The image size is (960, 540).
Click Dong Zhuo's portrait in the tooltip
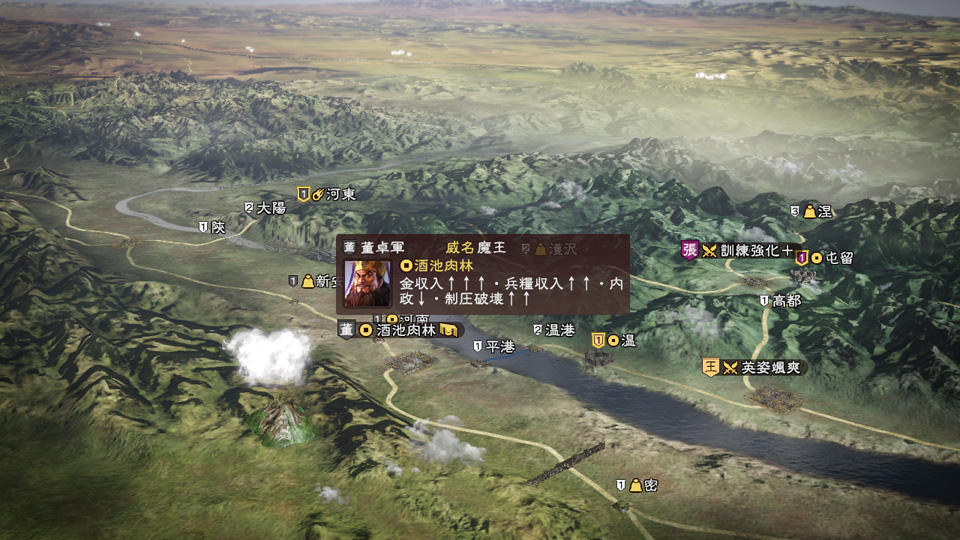(368, 283)
